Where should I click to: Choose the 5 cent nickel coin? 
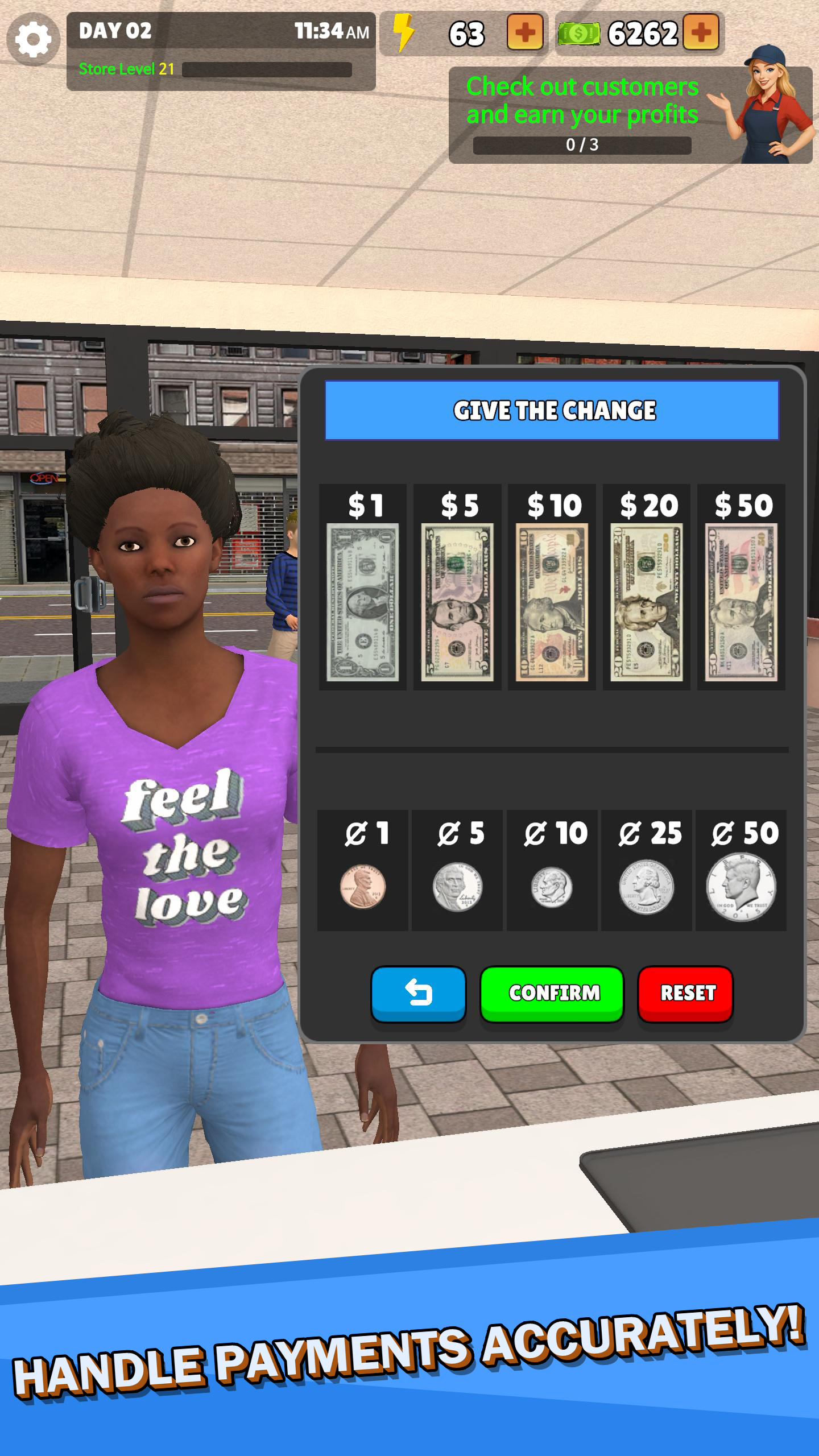coord(457,871)
